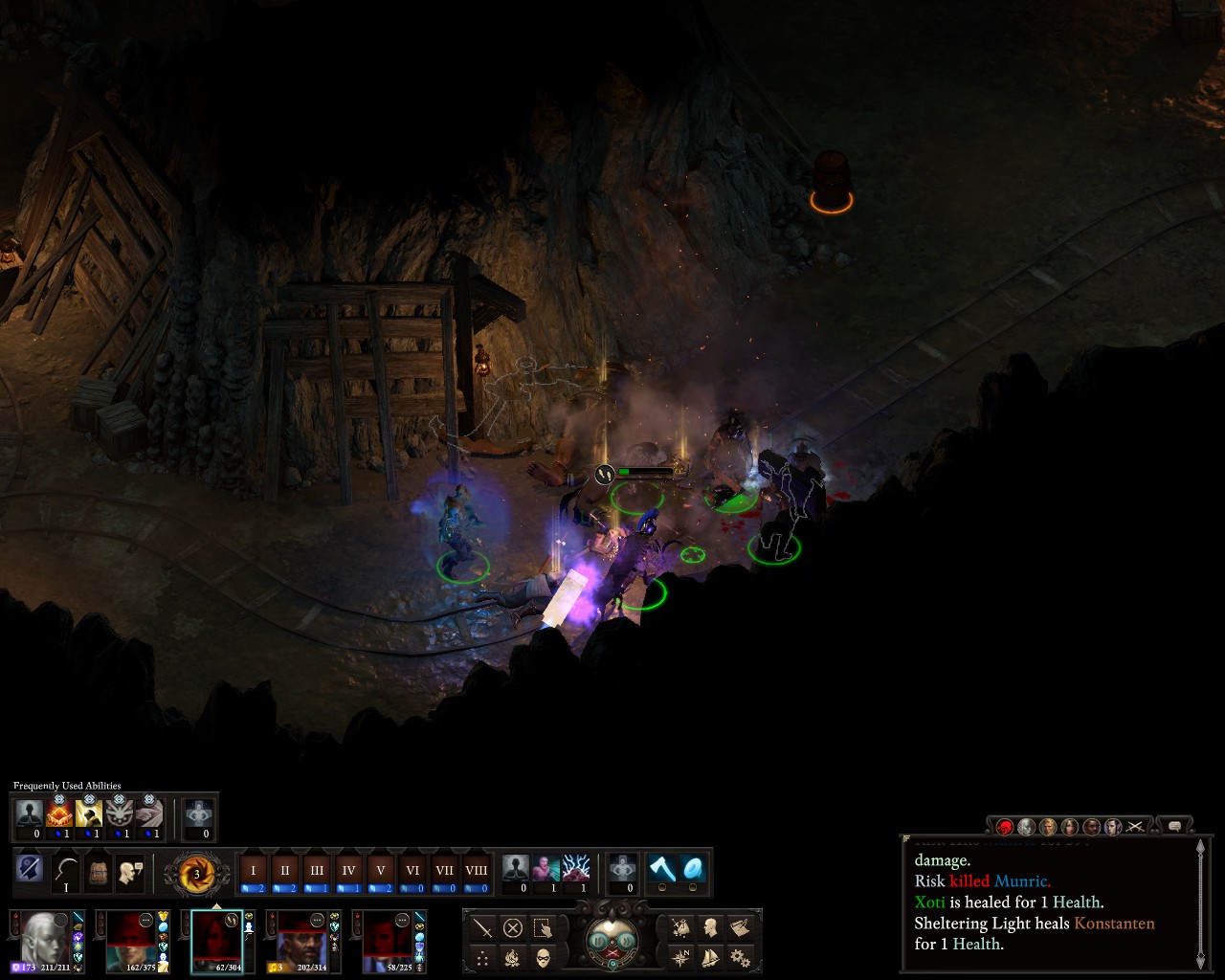This screenshot has width=1225, height=980.
Task: Open the ship management button
Action: pos(710,957)
